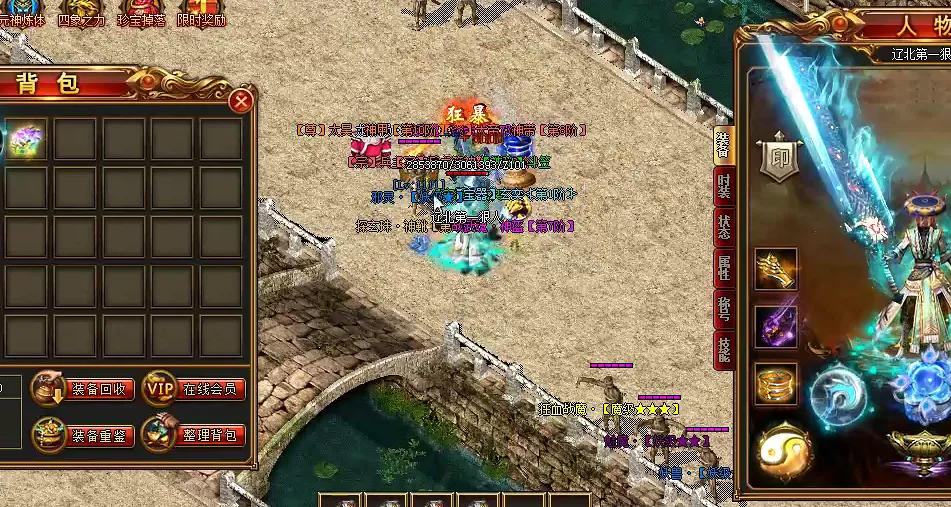951x507 pixels.
Task: Claim the 限时奖励 timed reward gift
Action: pyautogui.click(x=201, y=13)
